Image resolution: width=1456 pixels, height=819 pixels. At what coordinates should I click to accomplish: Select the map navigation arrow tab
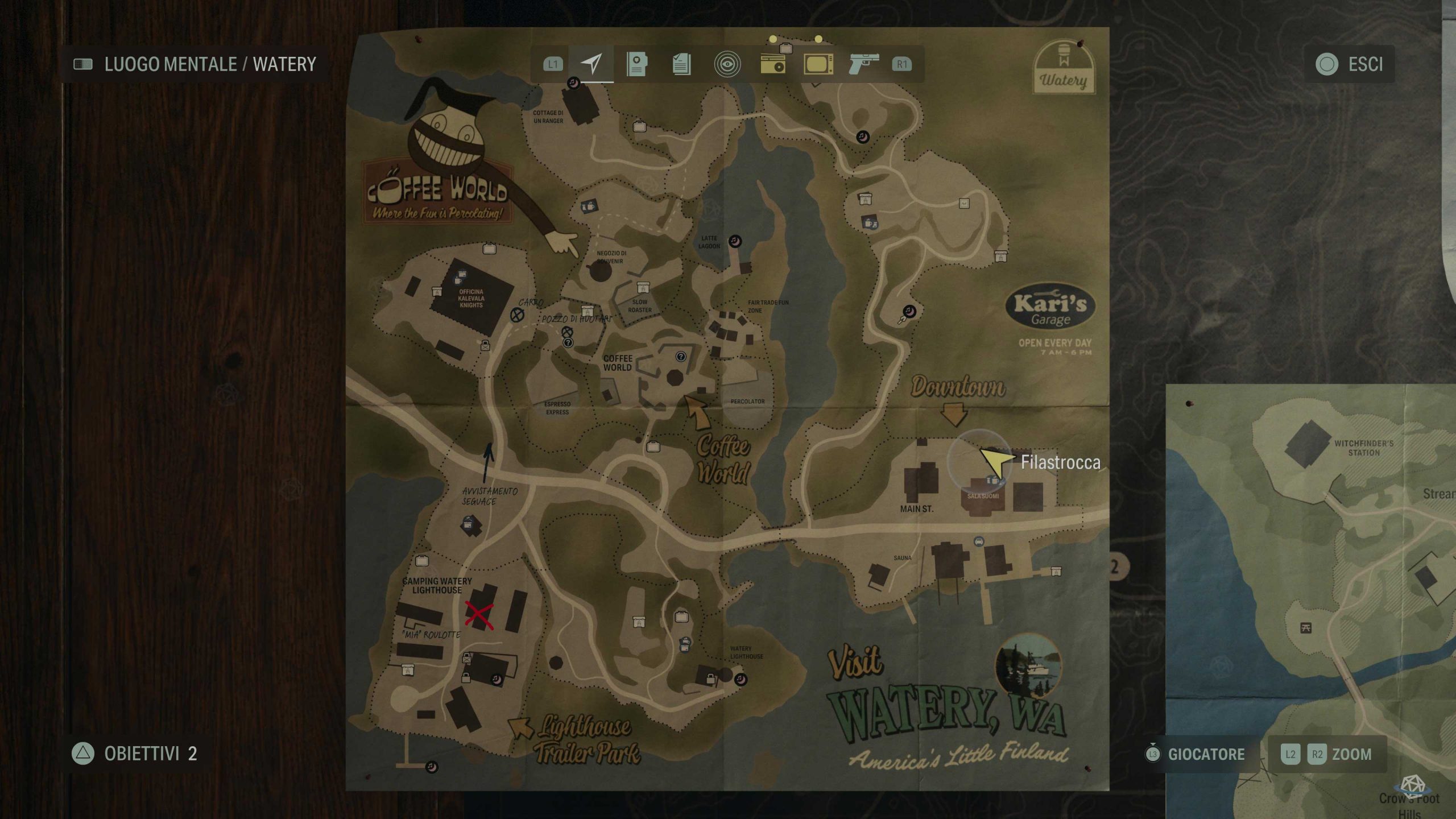click(591, 64)
